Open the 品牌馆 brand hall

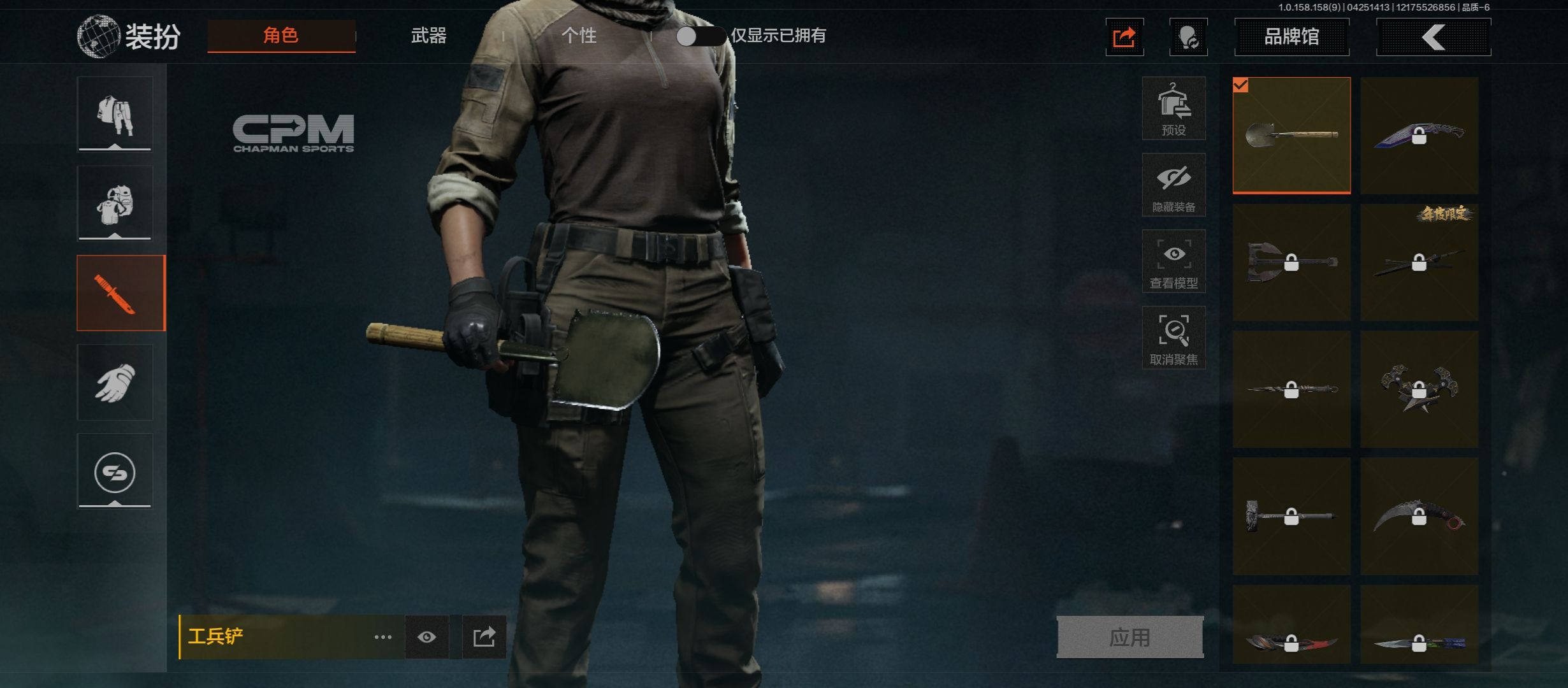(x=1291, y=37)
